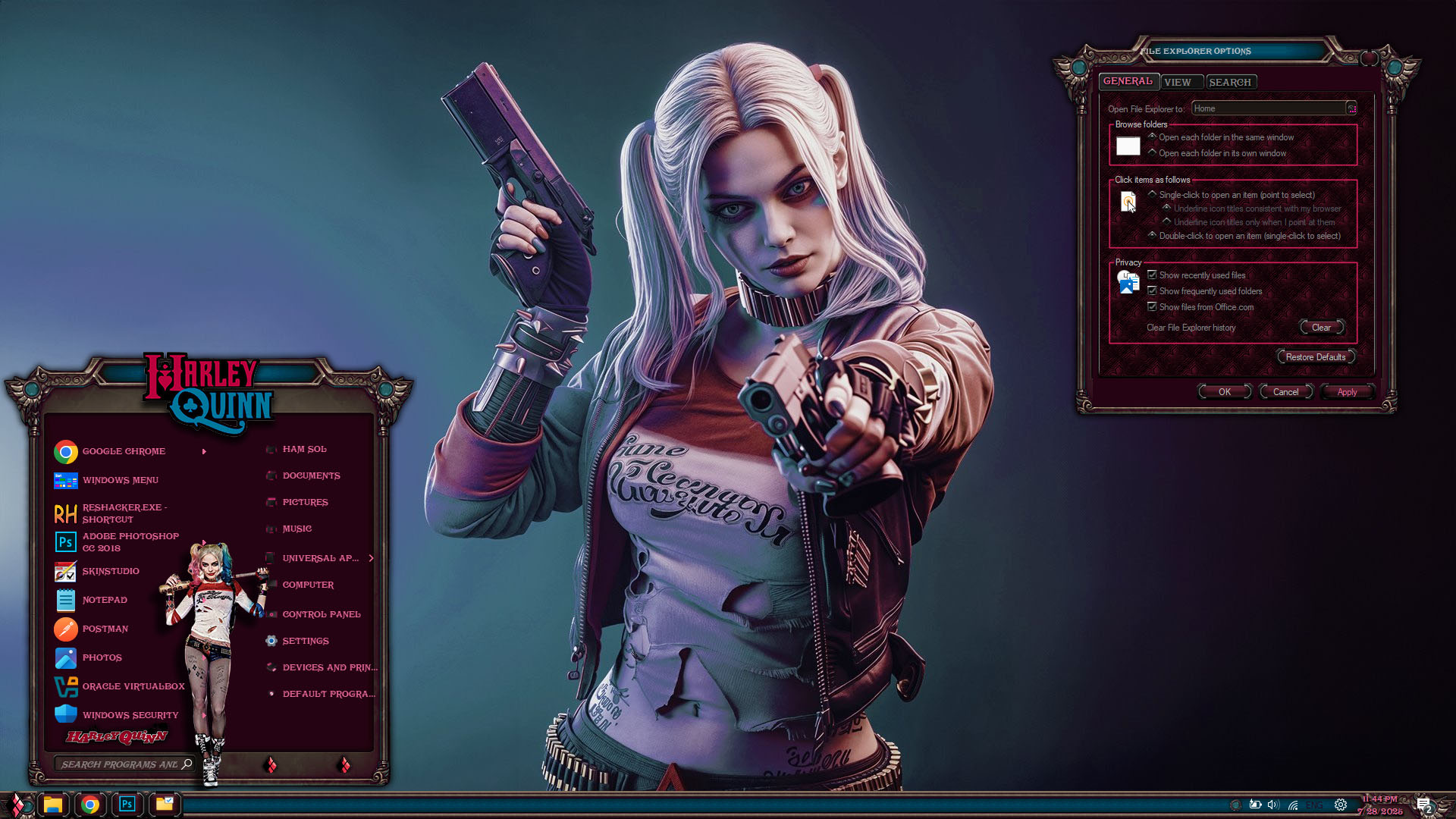Open Google Chrome from start menu
This screenshot has width=1456, height=819.
[x=123, y=451]
